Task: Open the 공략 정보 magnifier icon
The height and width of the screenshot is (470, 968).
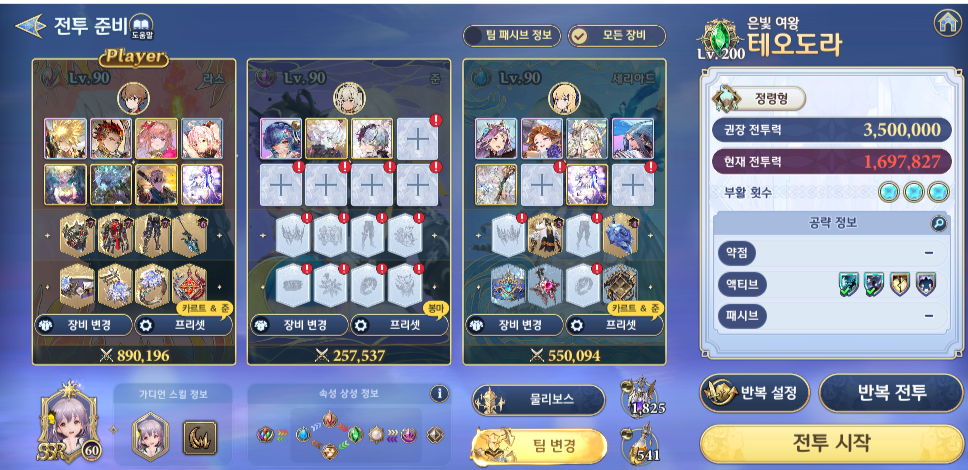Action: [938, 224]
